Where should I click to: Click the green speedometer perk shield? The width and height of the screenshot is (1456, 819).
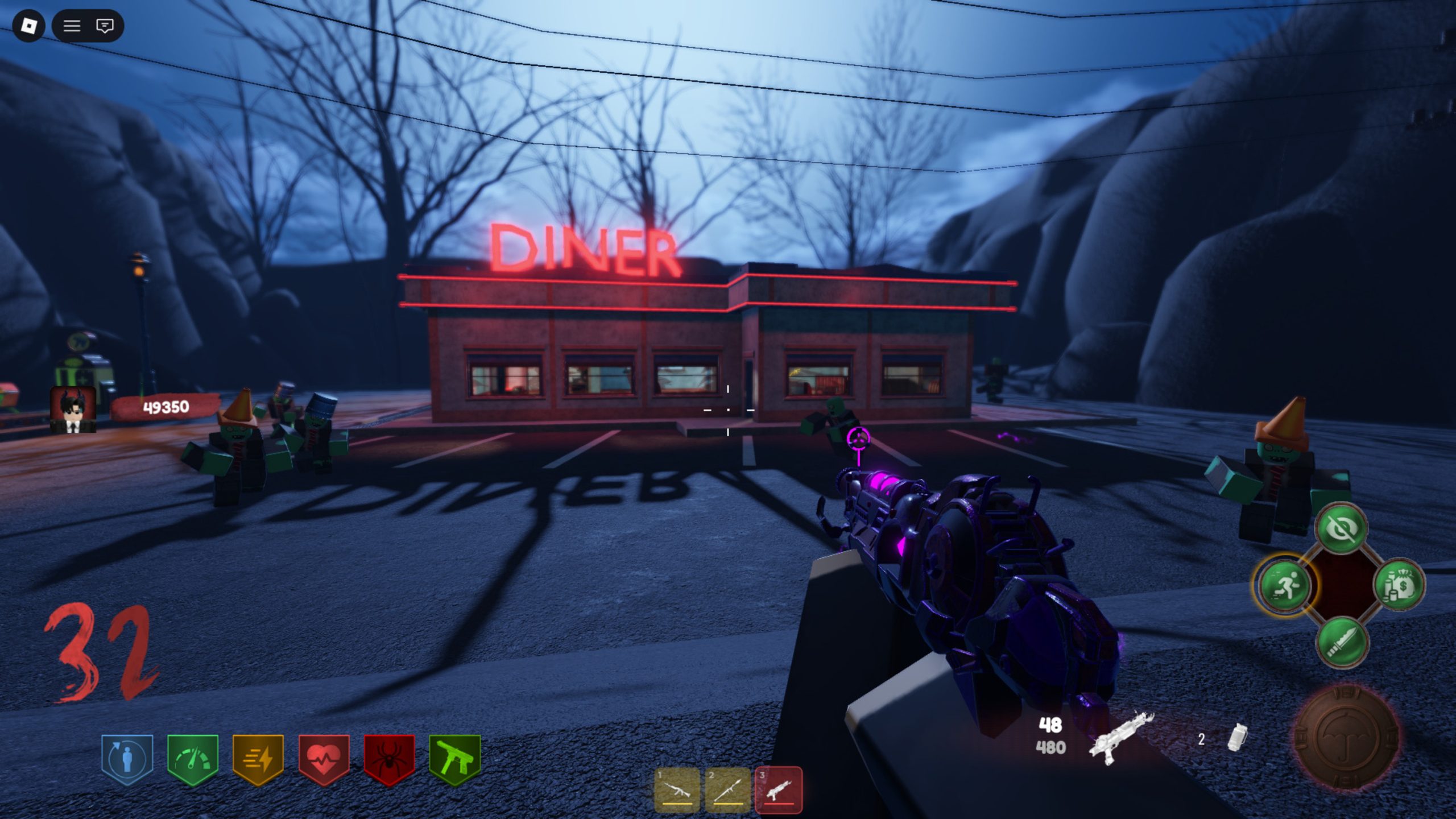pyautogui.click(x=193, y=759)
